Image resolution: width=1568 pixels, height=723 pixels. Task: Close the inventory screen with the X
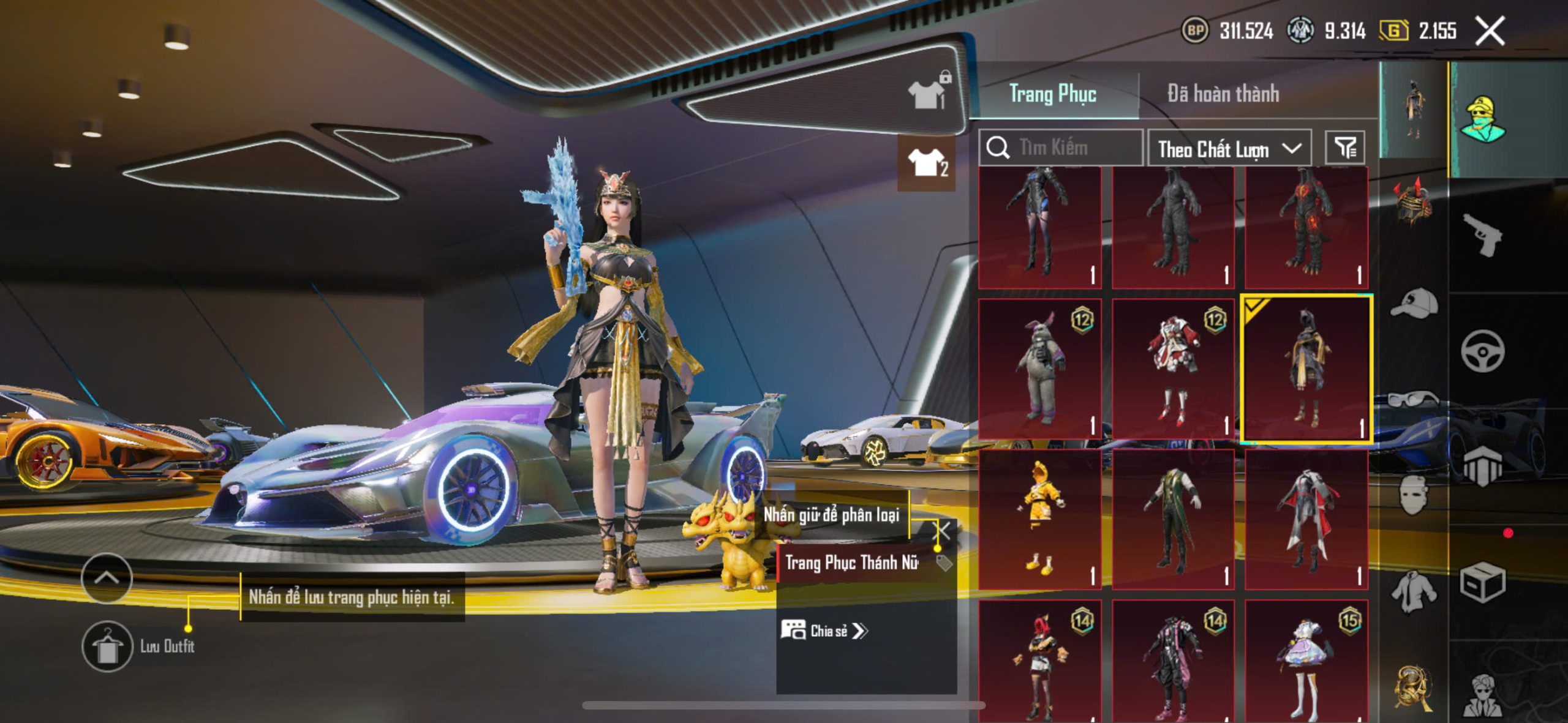click(1490, 31)
